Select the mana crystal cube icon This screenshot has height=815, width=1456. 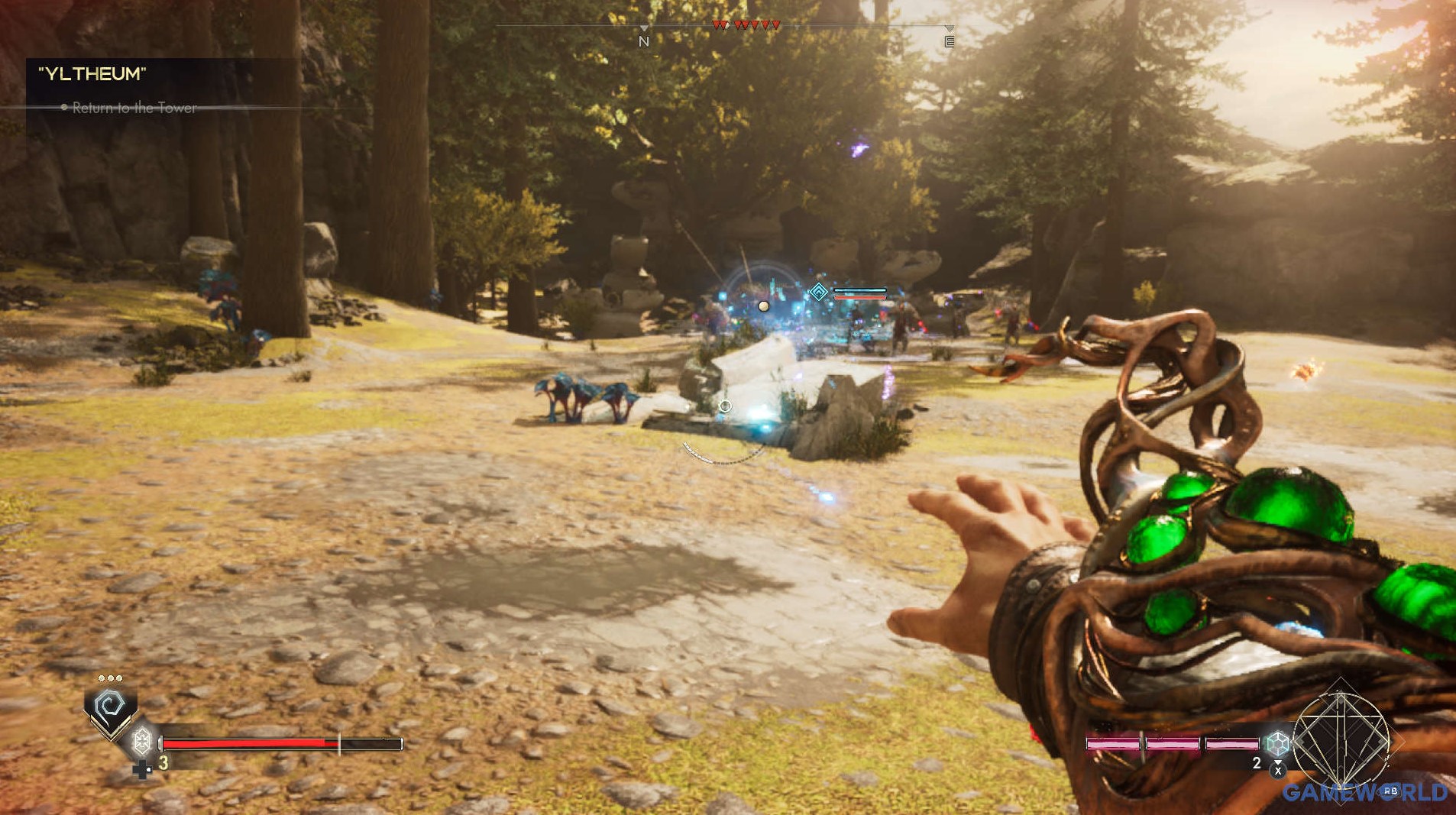(x=1277, y=742)
